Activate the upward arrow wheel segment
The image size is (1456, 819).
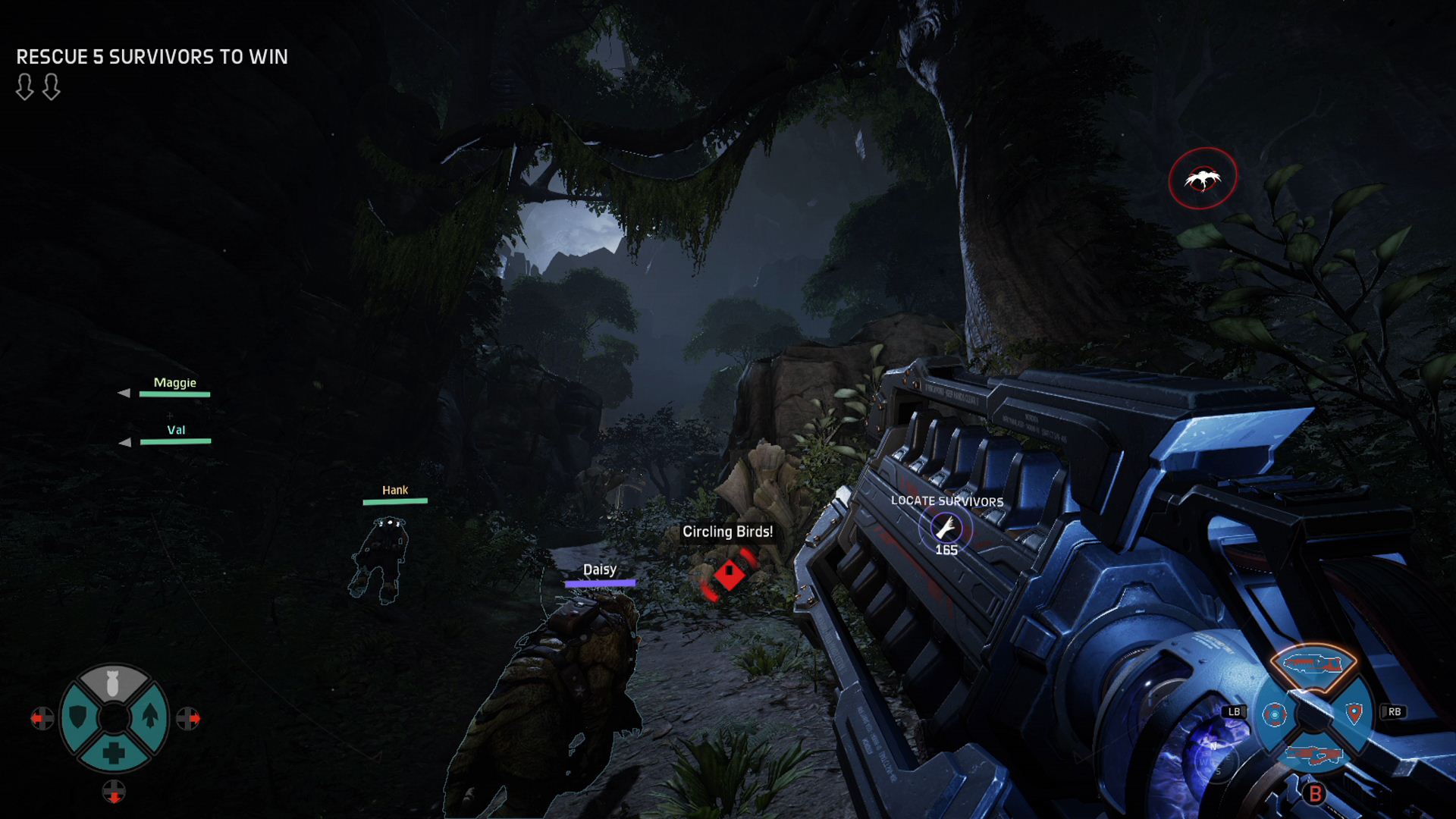point(150,717)
